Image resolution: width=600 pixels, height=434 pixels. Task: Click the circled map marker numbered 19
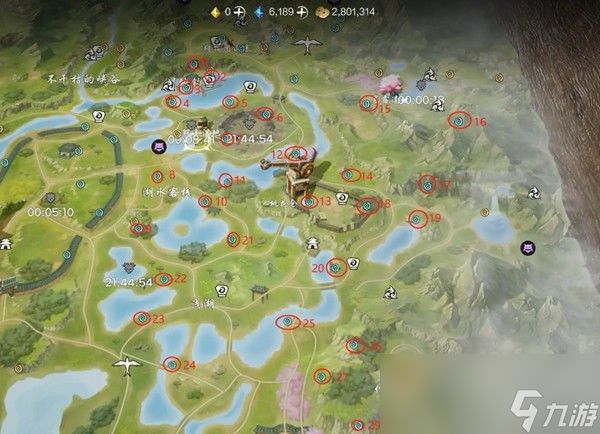tap(417, 218)
